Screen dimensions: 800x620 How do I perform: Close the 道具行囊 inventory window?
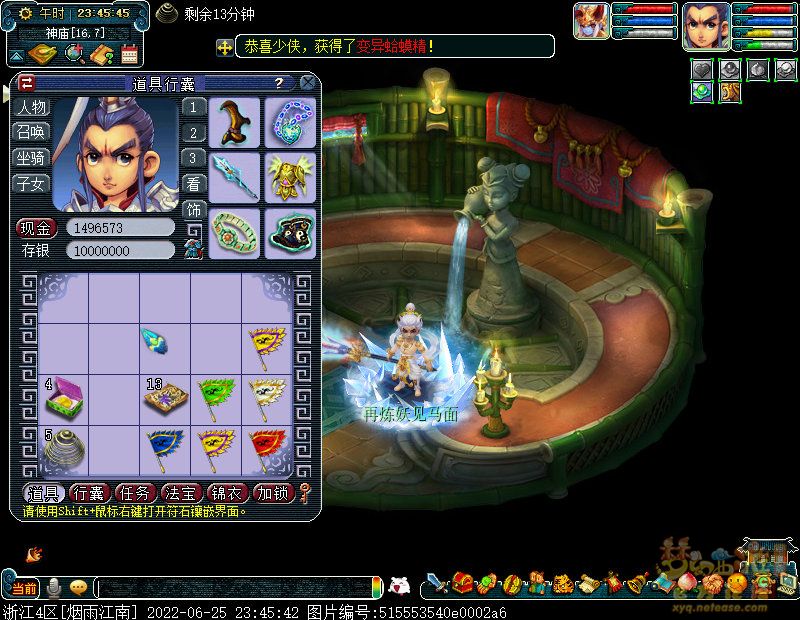point(308,82)
